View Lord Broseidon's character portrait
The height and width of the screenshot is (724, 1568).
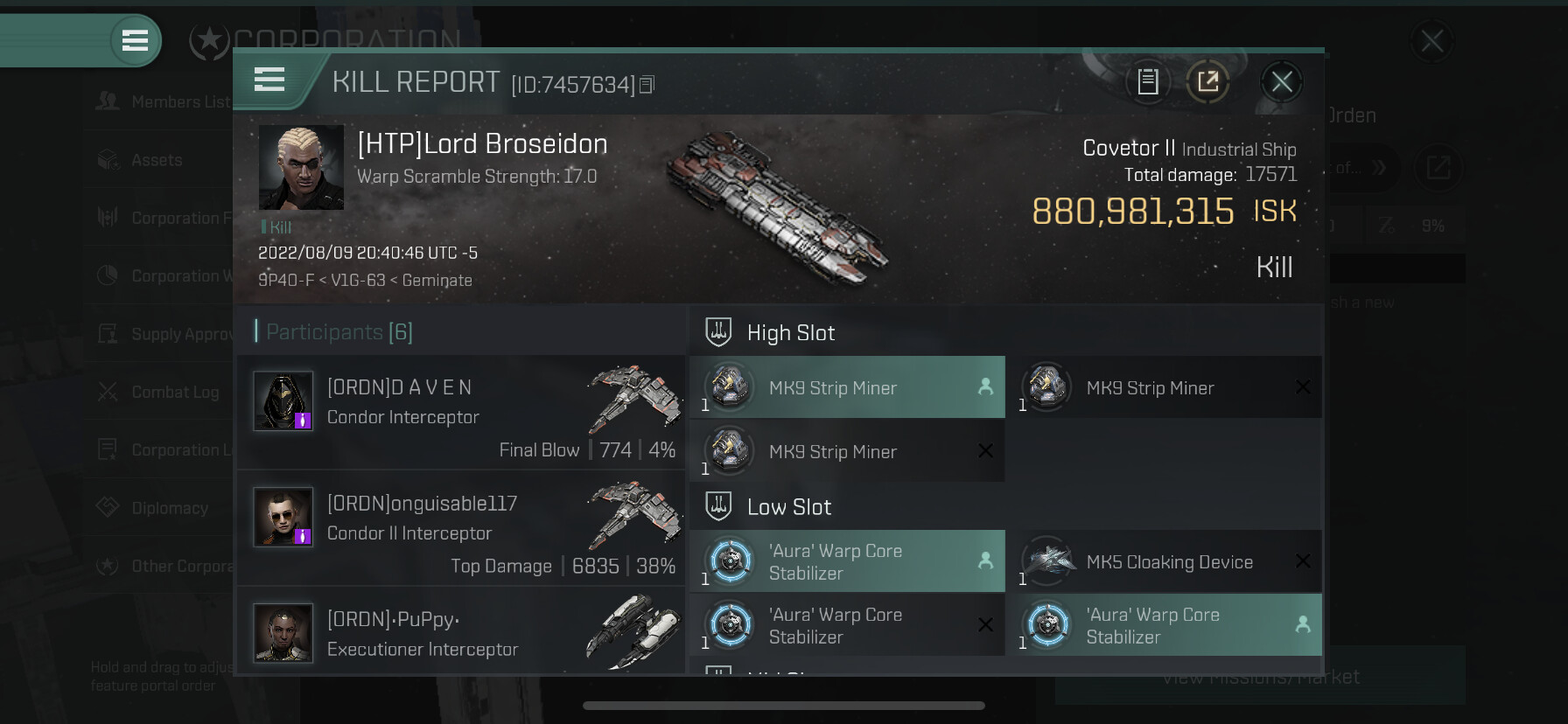click(301, 167)
